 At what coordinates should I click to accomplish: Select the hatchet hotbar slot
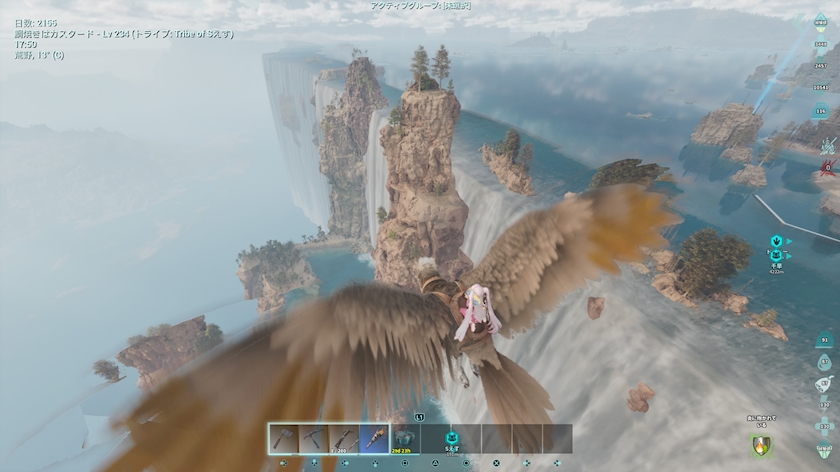(x=283, y=439)
